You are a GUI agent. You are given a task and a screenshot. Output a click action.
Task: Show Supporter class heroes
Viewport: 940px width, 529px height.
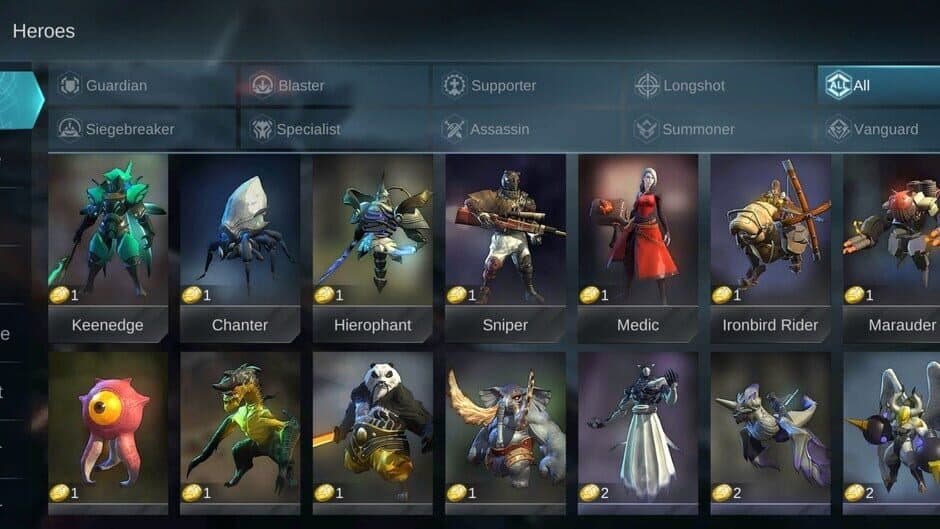click(530, 86)
